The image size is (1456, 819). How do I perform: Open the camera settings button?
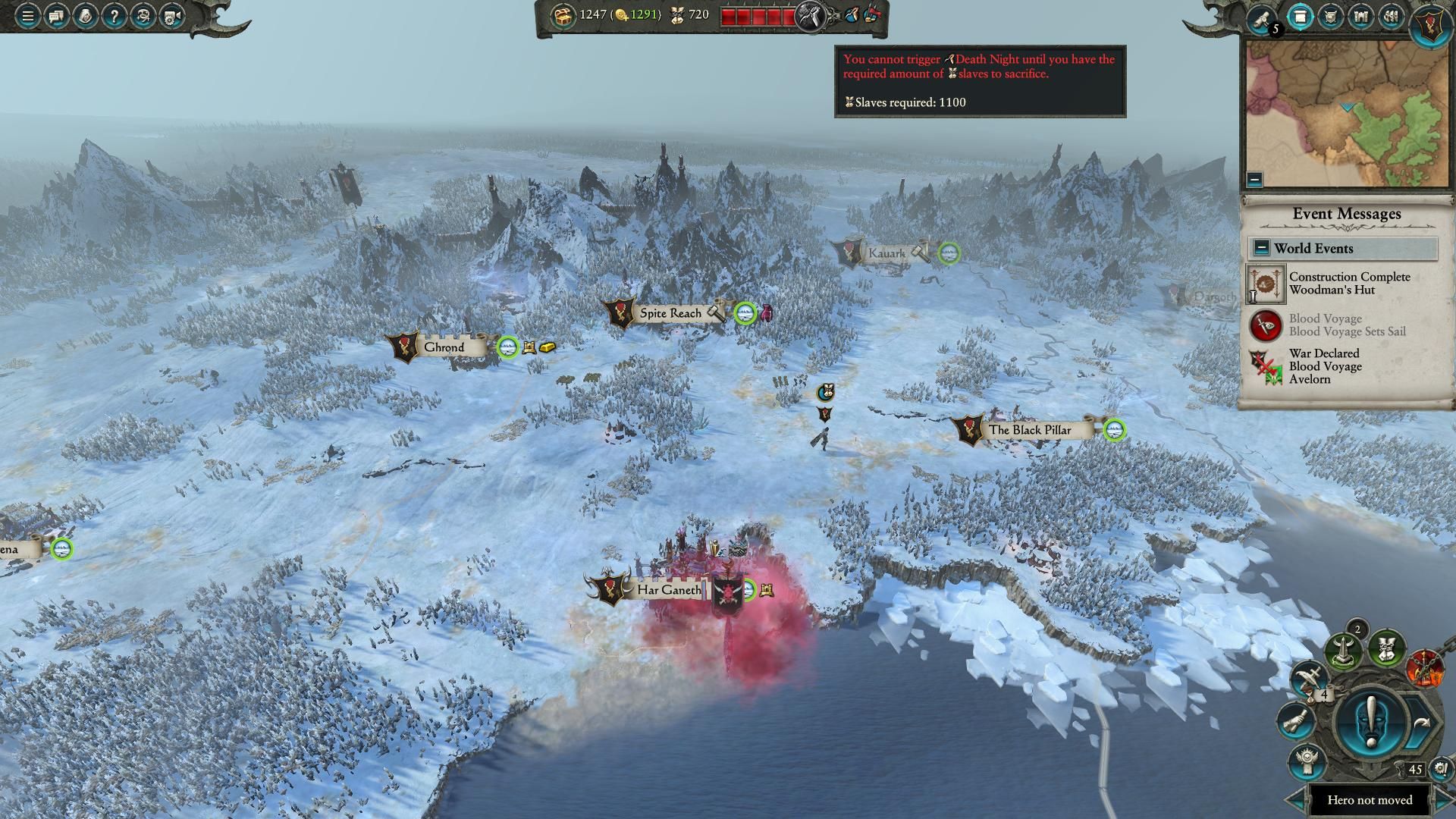[172, 16]
